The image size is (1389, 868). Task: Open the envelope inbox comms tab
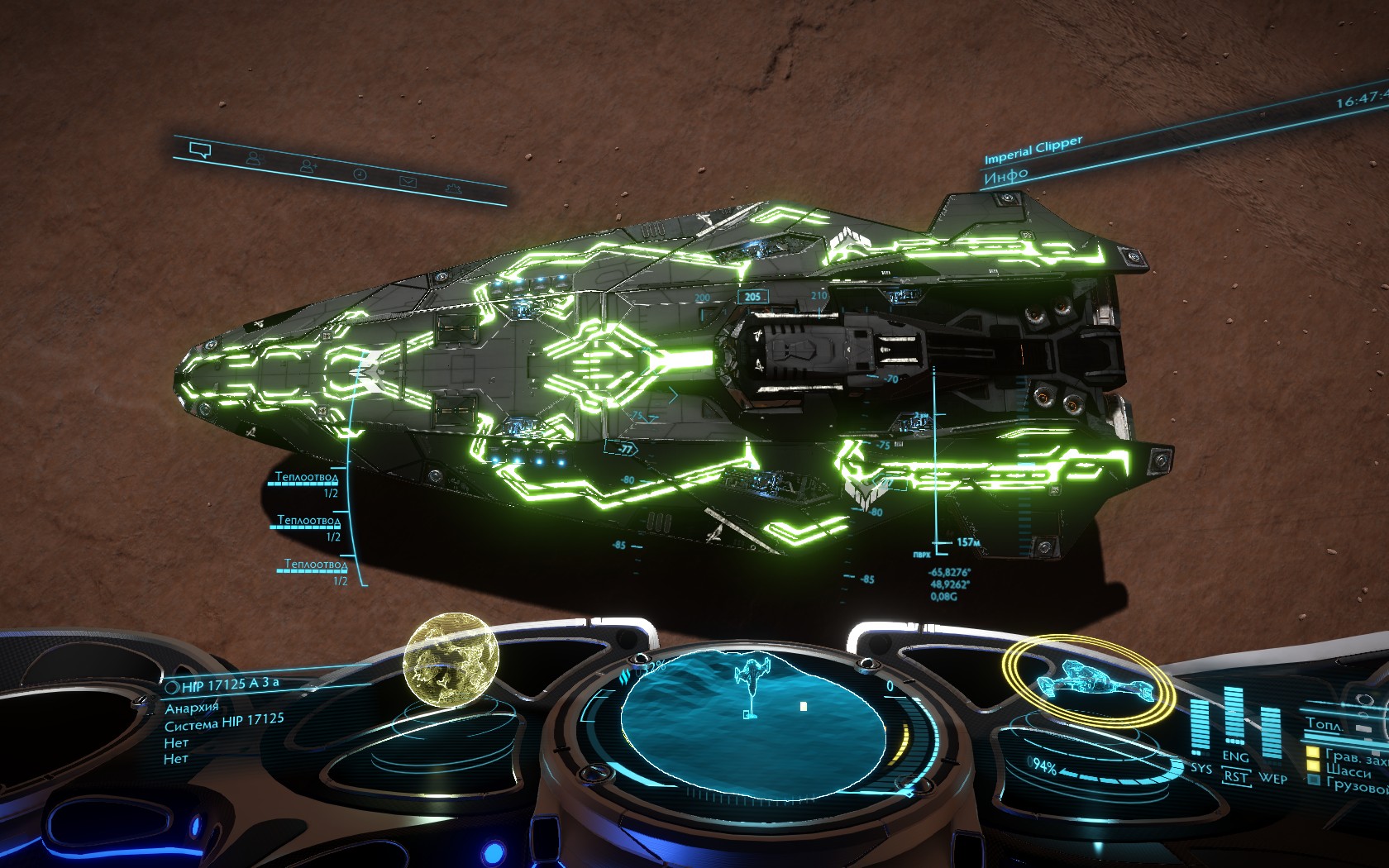408,181
